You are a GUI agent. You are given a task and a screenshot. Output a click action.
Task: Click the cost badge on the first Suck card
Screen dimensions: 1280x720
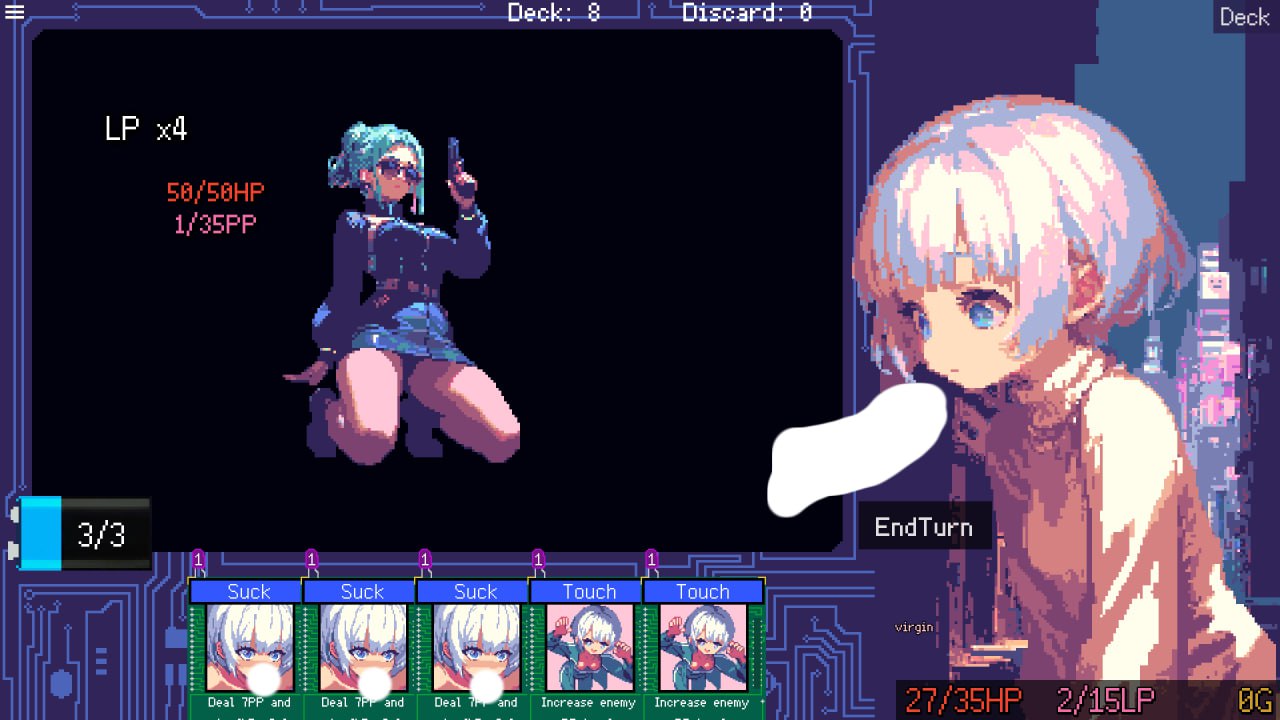(199, 561)
